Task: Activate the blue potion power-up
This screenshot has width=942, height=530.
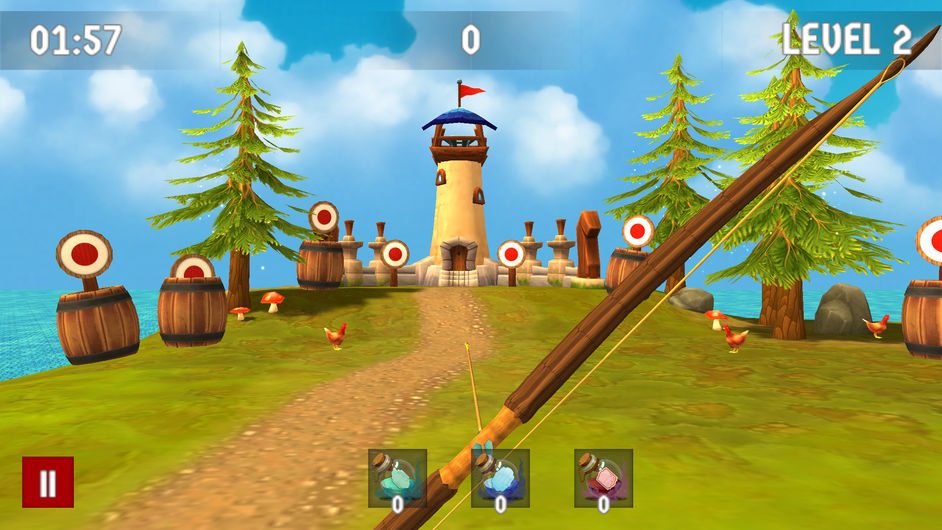Action: click(500, 478)
